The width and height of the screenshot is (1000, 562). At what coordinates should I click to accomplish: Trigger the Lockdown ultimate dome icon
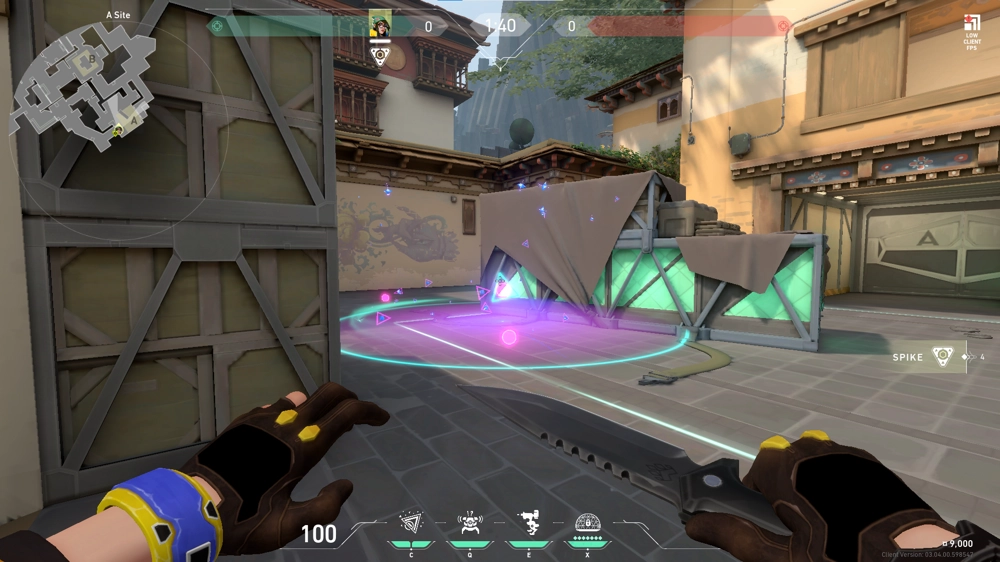588,523
